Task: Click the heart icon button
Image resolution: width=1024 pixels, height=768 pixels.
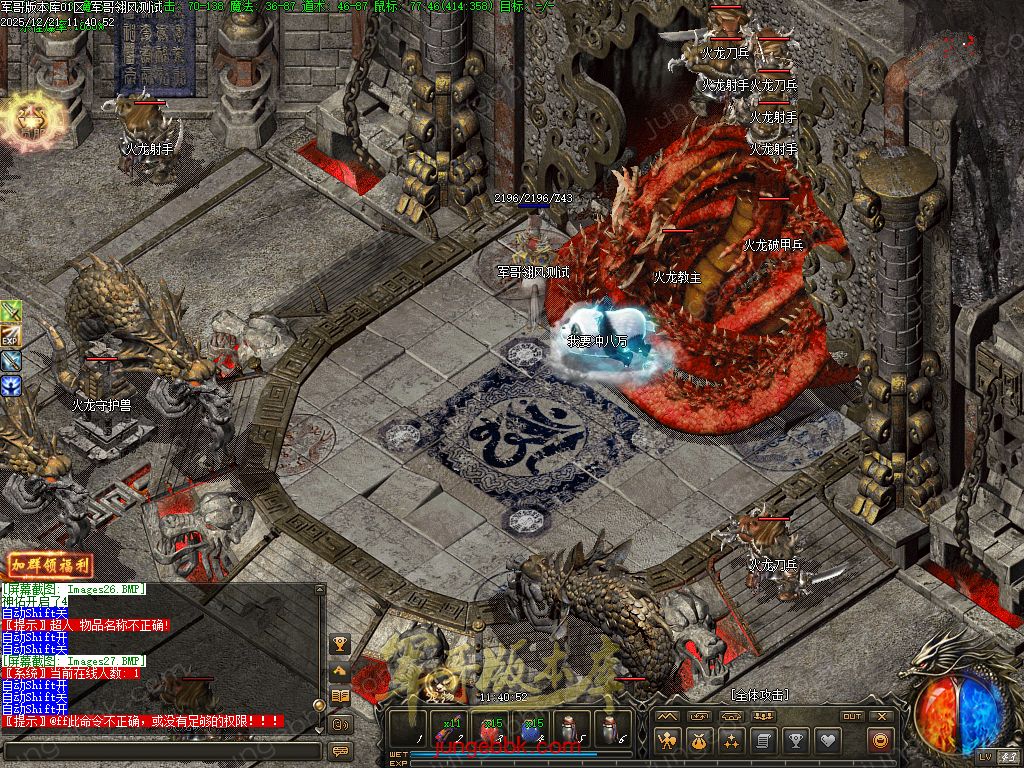Action: coord(827,741)
